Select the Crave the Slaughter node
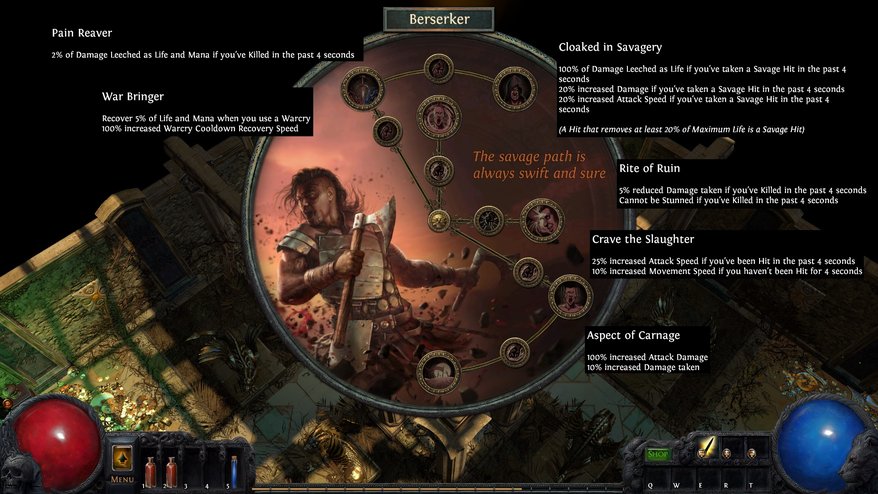 tap(569, 296)
